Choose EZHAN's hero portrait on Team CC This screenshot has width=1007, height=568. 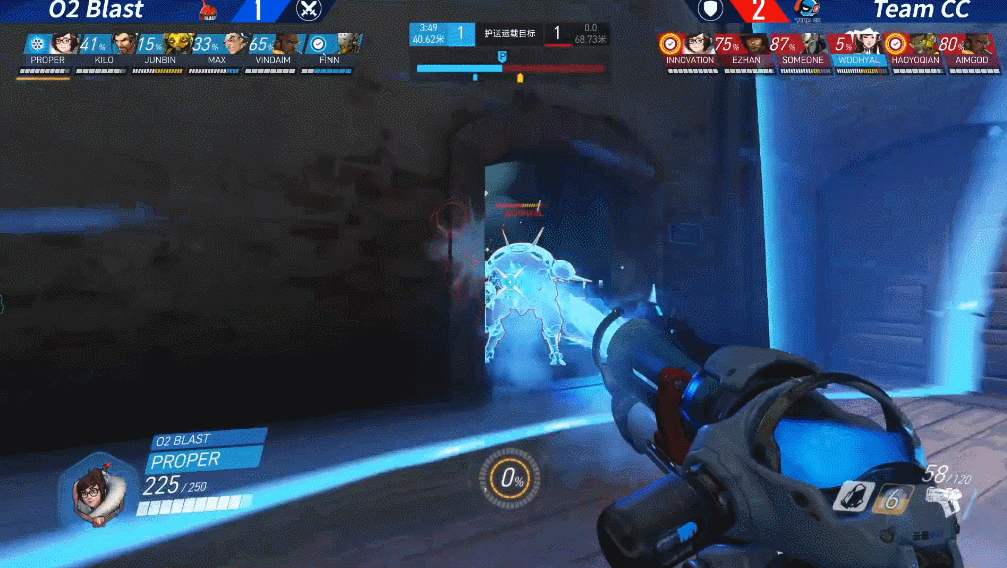pos(755,45)
